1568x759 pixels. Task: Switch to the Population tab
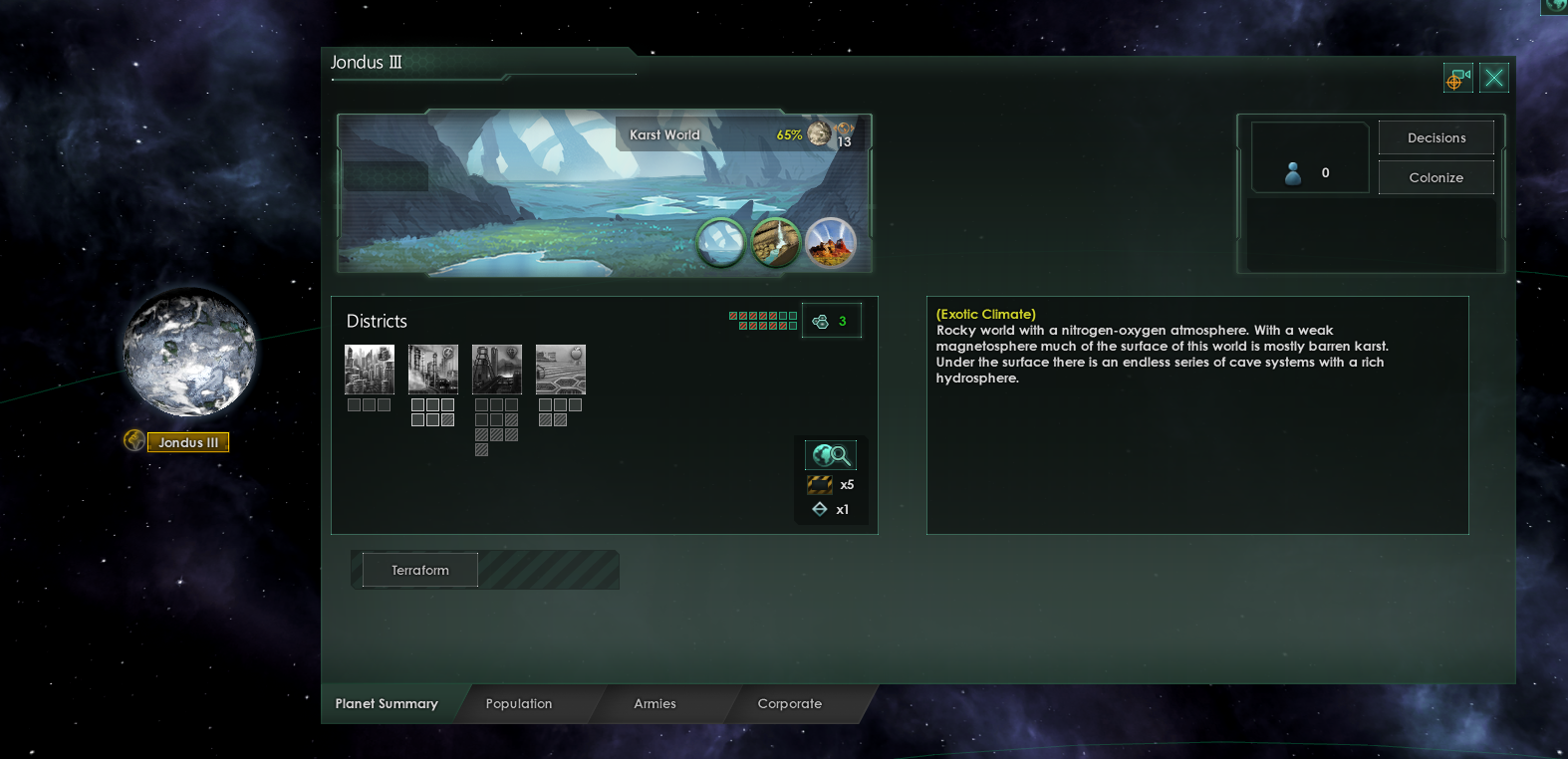click(518, 704)
